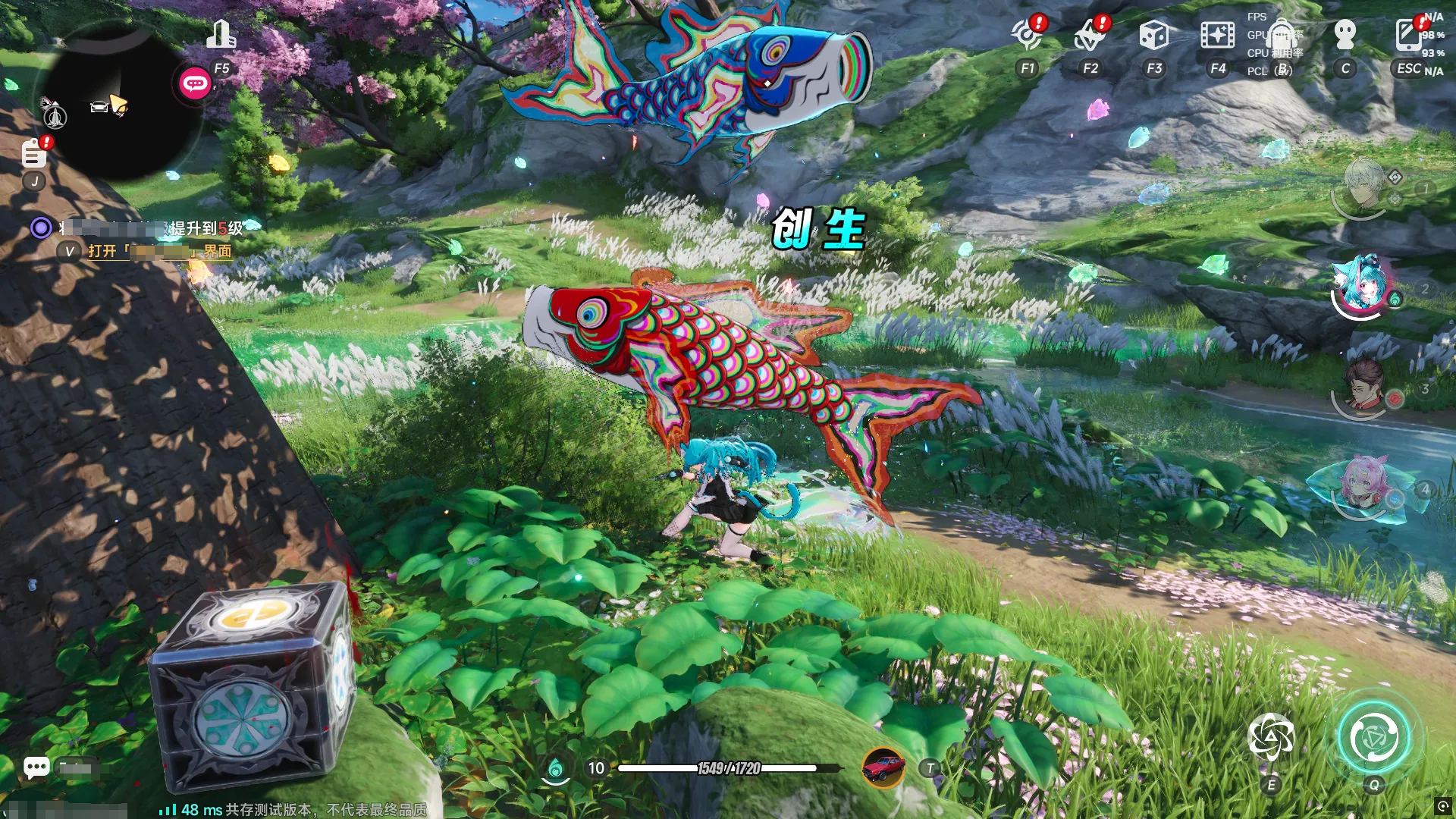Open the chat box speech bubble
This screenshot has width=1456, height=819.
point(36,767)
